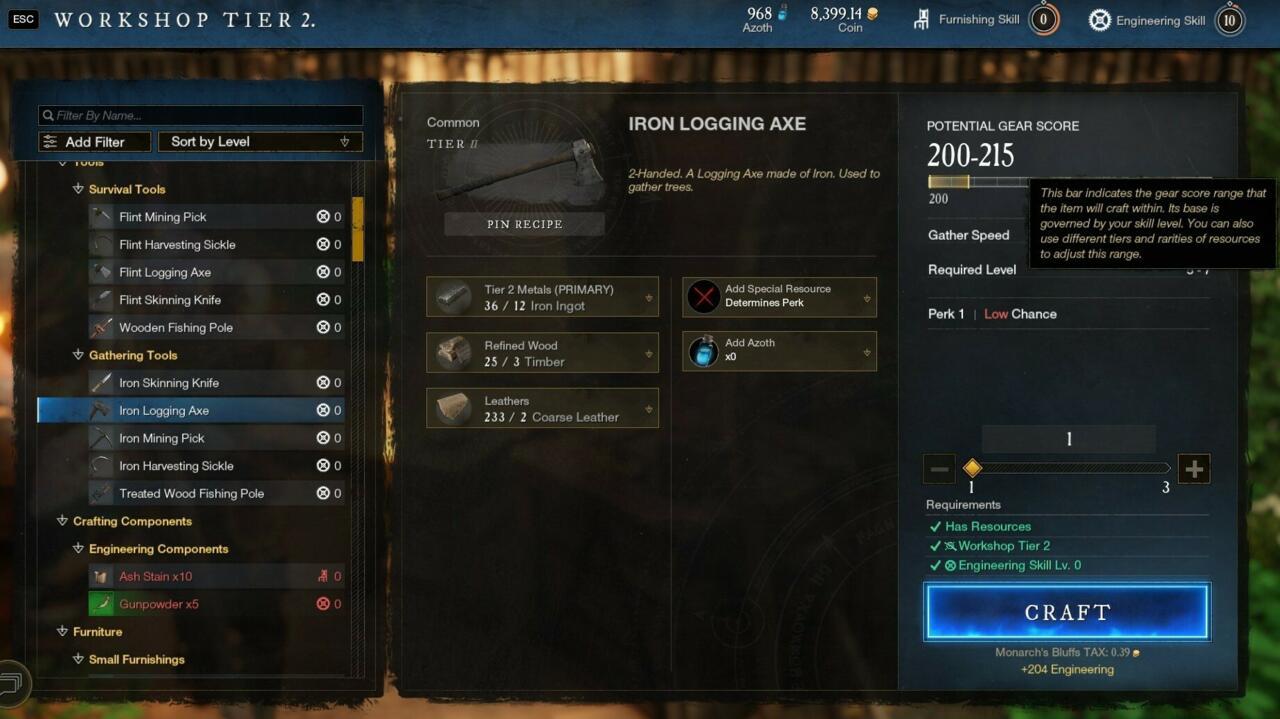Image resolution: width=1280 pixels, height=719 pixels.
Task: Open the Sort by Level dropdown
Action: tap(260, 142)
